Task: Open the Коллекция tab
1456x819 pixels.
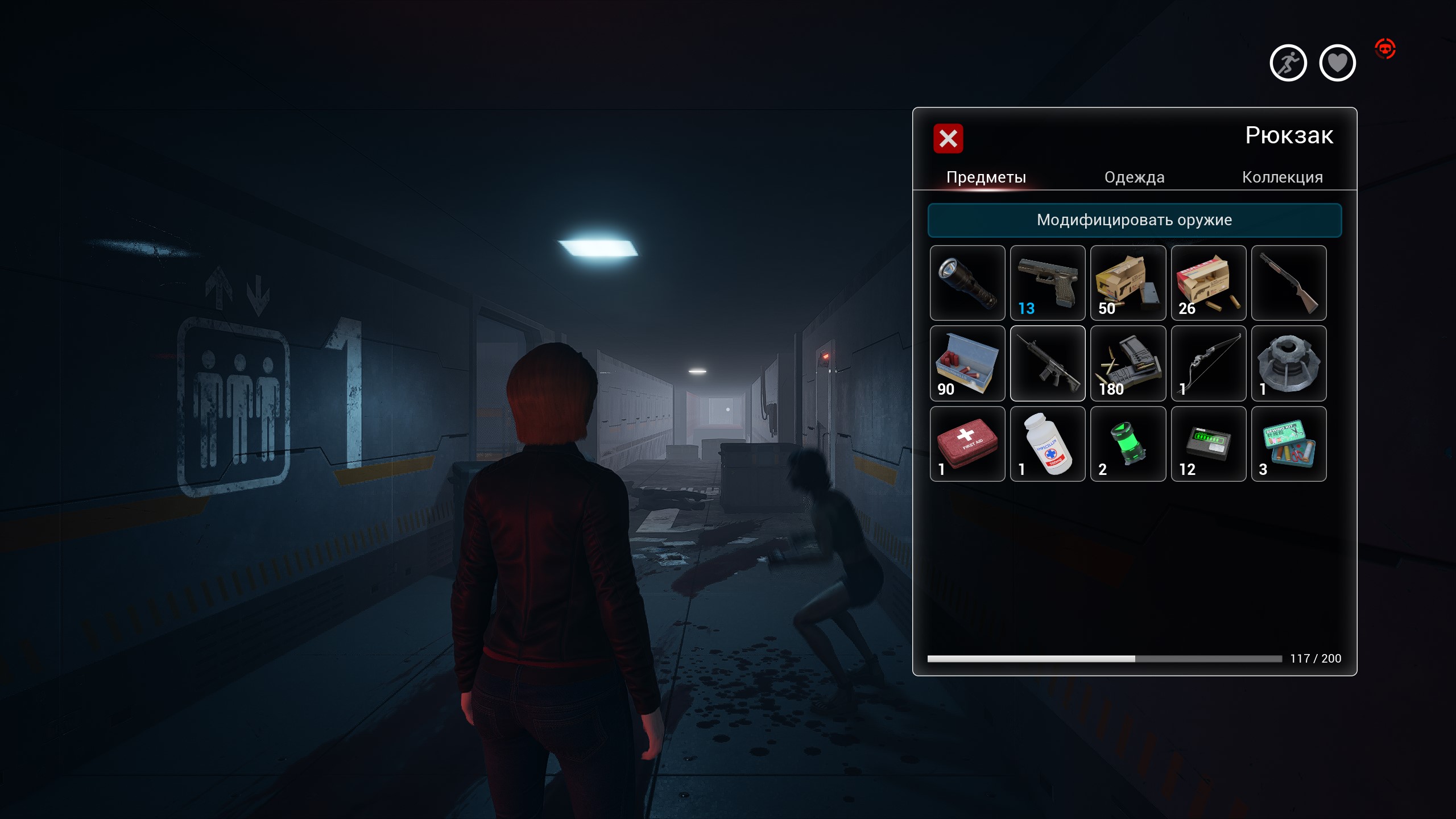Action: point(1282,177)
